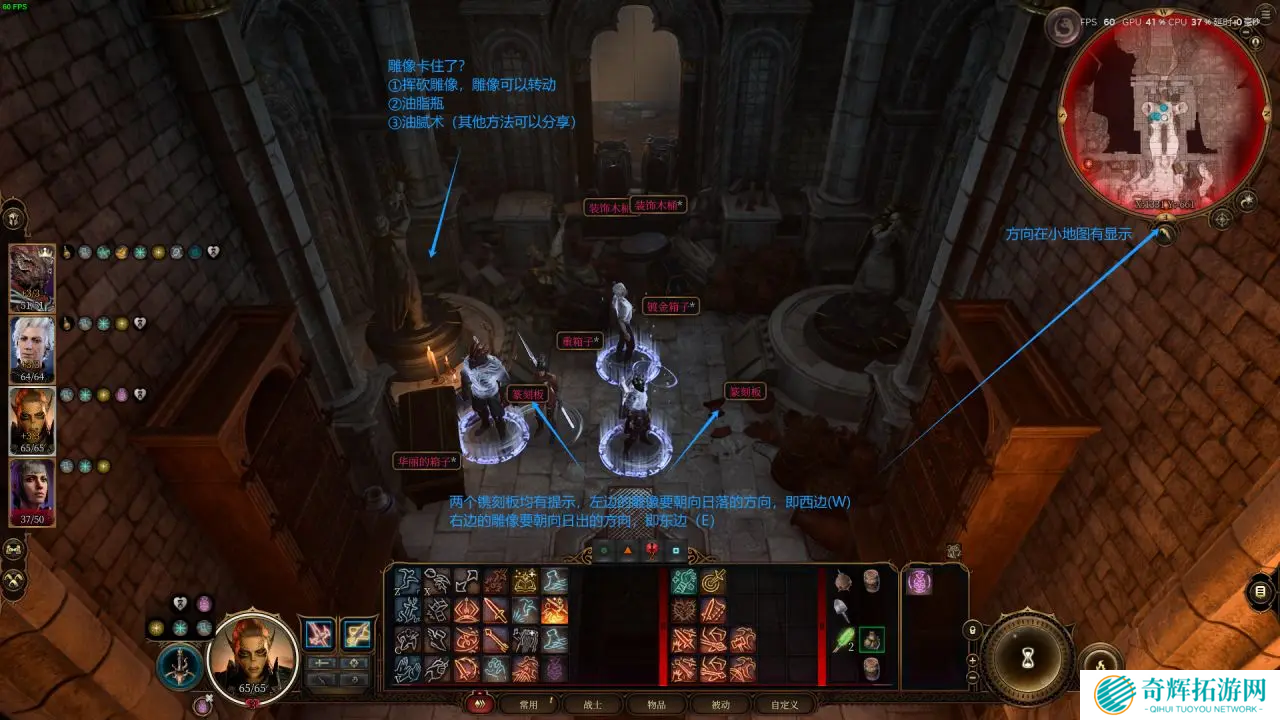Activate the glowing spellbook ability icon
The image size is (1280, 720).
[x=526, y=581]
